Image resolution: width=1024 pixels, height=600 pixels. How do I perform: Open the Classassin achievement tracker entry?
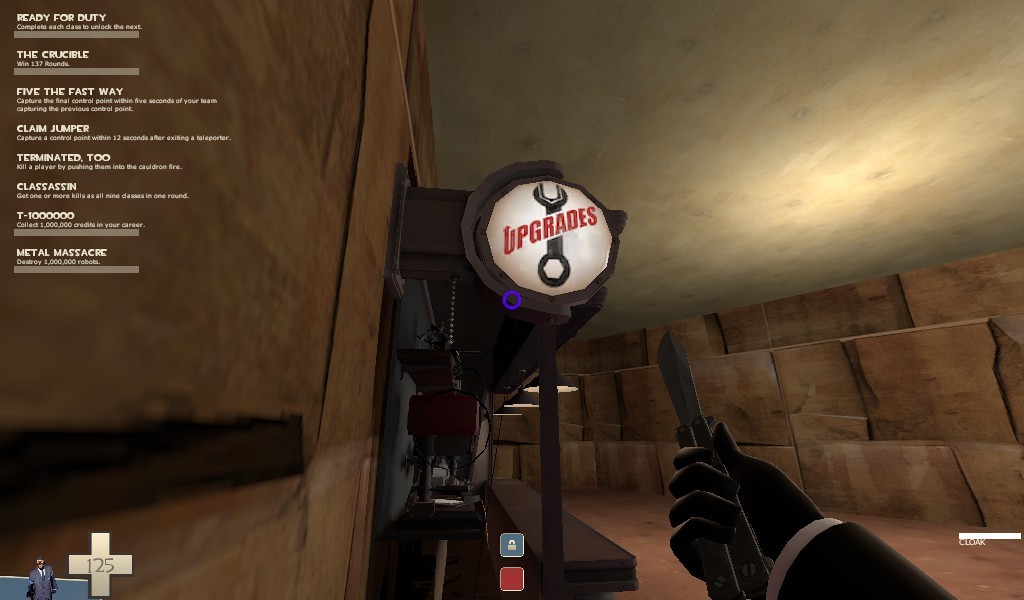(49, 187)
